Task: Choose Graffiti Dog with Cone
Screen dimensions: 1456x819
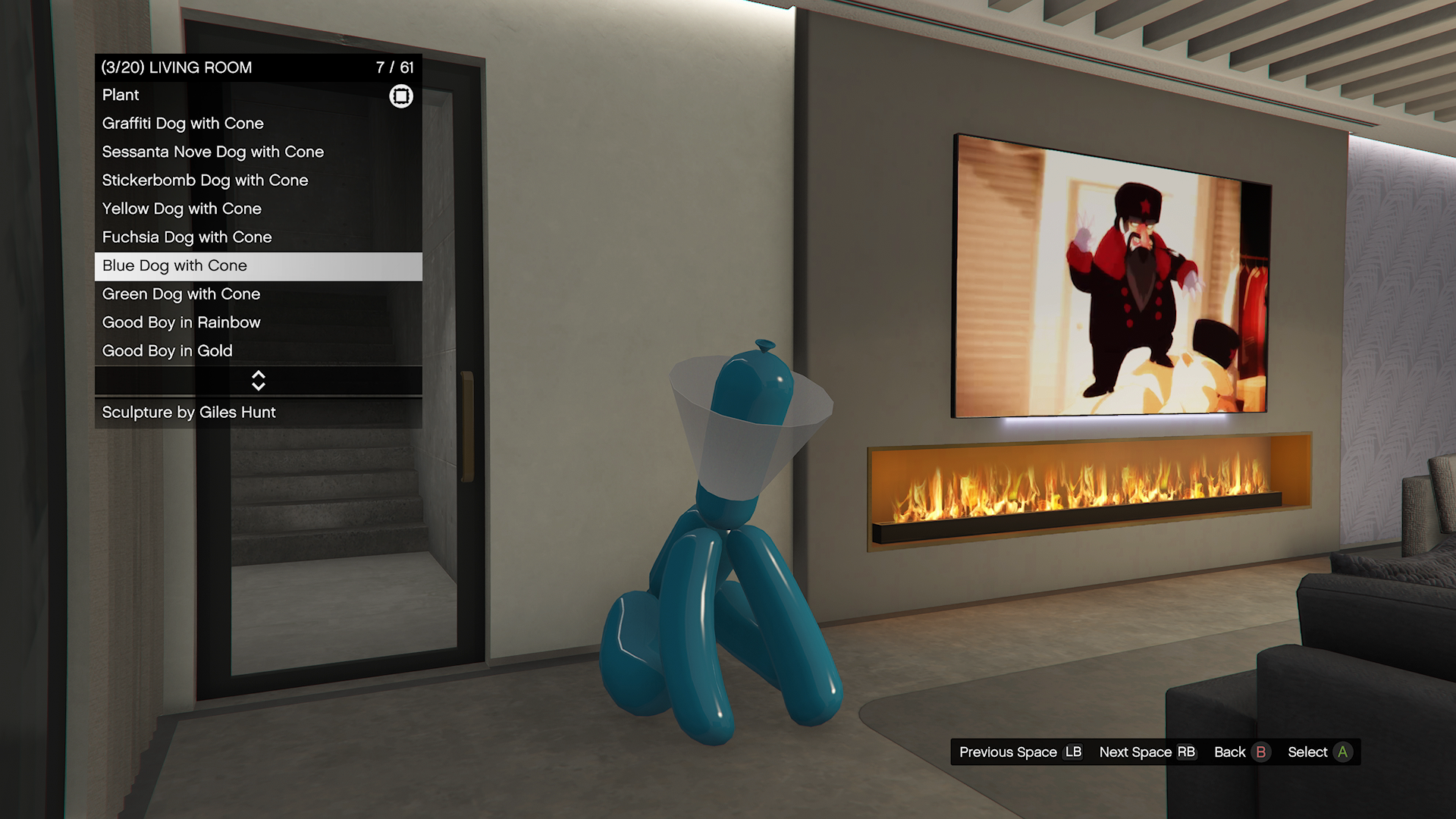Action: click(258, 124)
